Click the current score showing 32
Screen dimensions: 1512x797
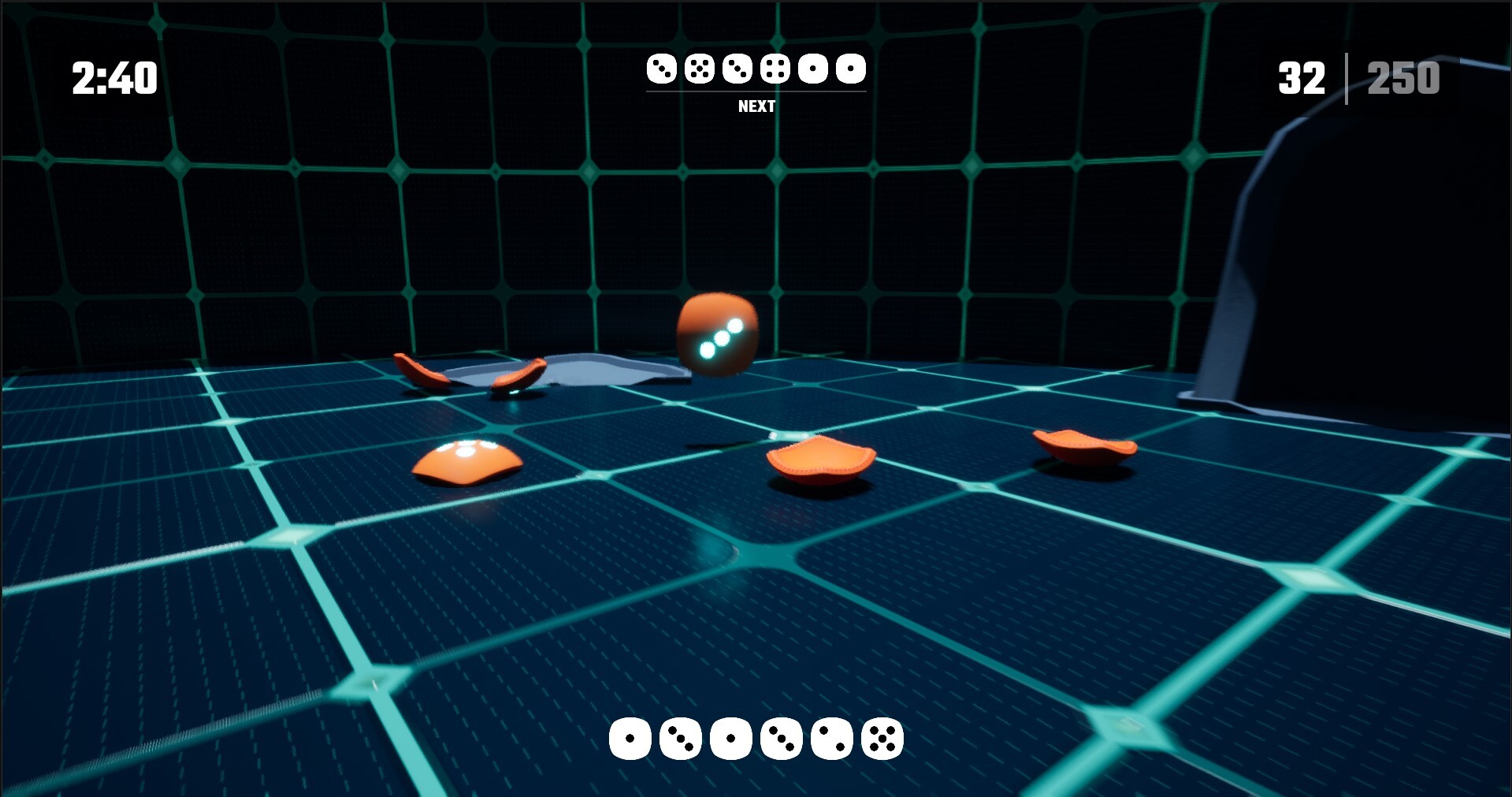tap(1301, 76)
